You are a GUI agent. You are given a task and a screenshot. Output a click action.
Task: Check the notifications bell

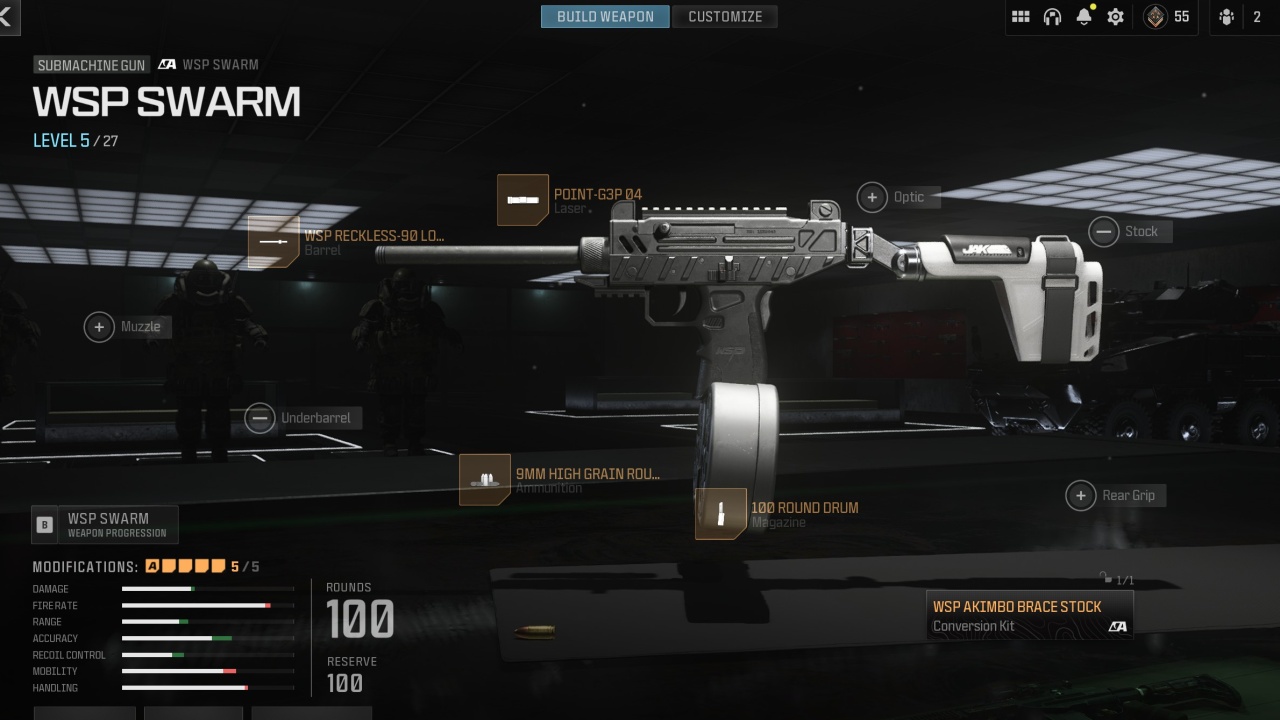pyautogui.click(x=1084, y=16)
